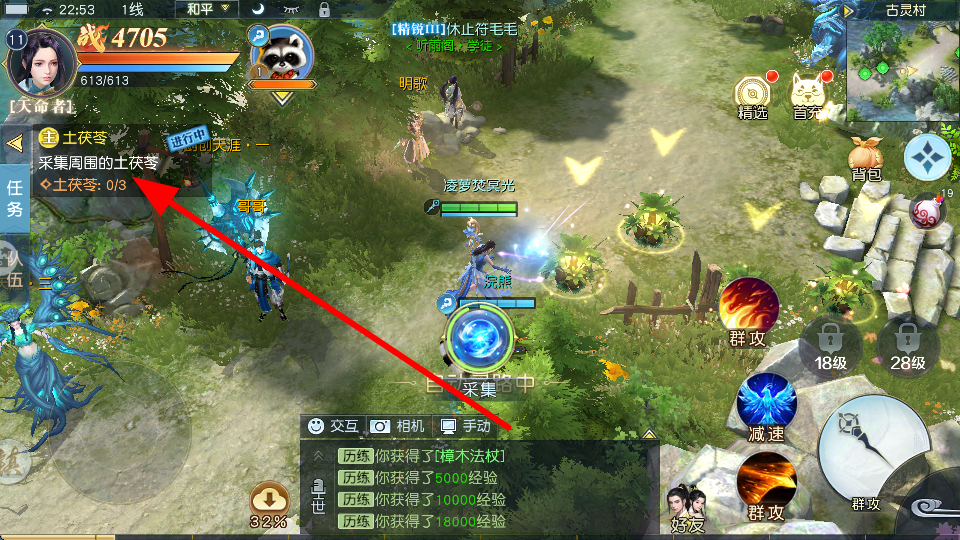Image resolution: width=960 pixels, height=540 pixels.
Task: Collapse minimap with arrow beside 古灵村
Action: (848, 10)
